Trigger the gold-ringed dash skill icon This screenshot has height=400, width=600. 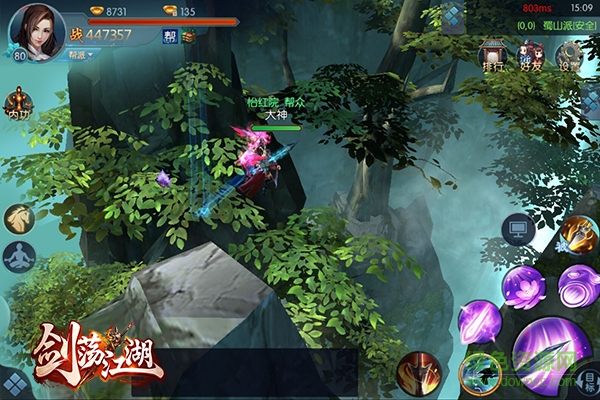coord(479,373)
